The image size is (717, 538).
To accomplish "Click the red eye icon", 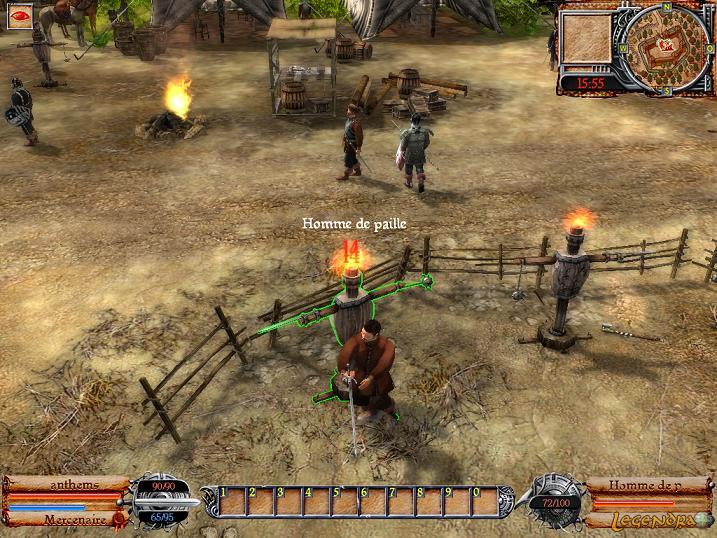I will 20,17.
